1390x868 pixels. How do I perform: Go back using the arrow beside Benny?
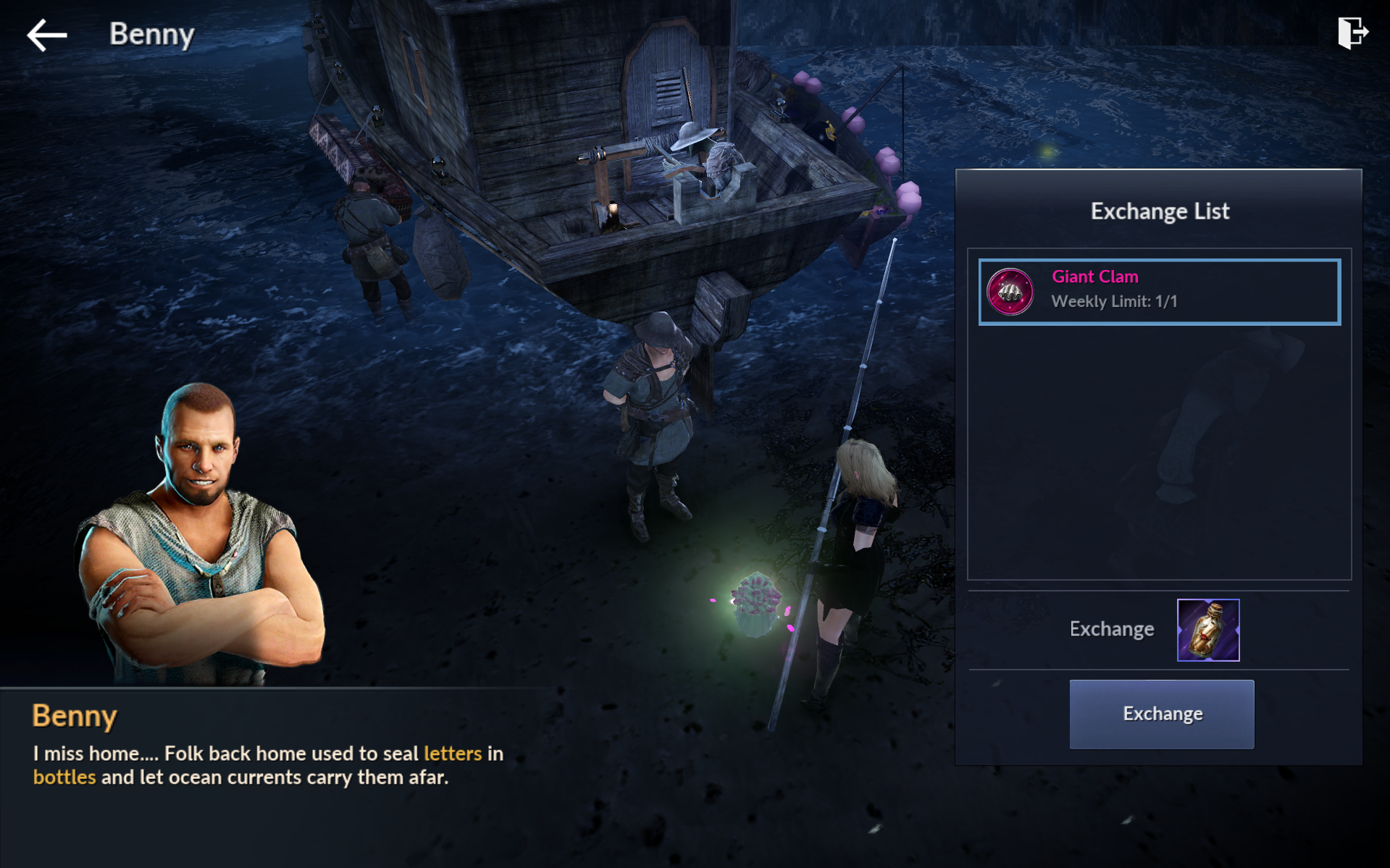[x=47, y=35]
